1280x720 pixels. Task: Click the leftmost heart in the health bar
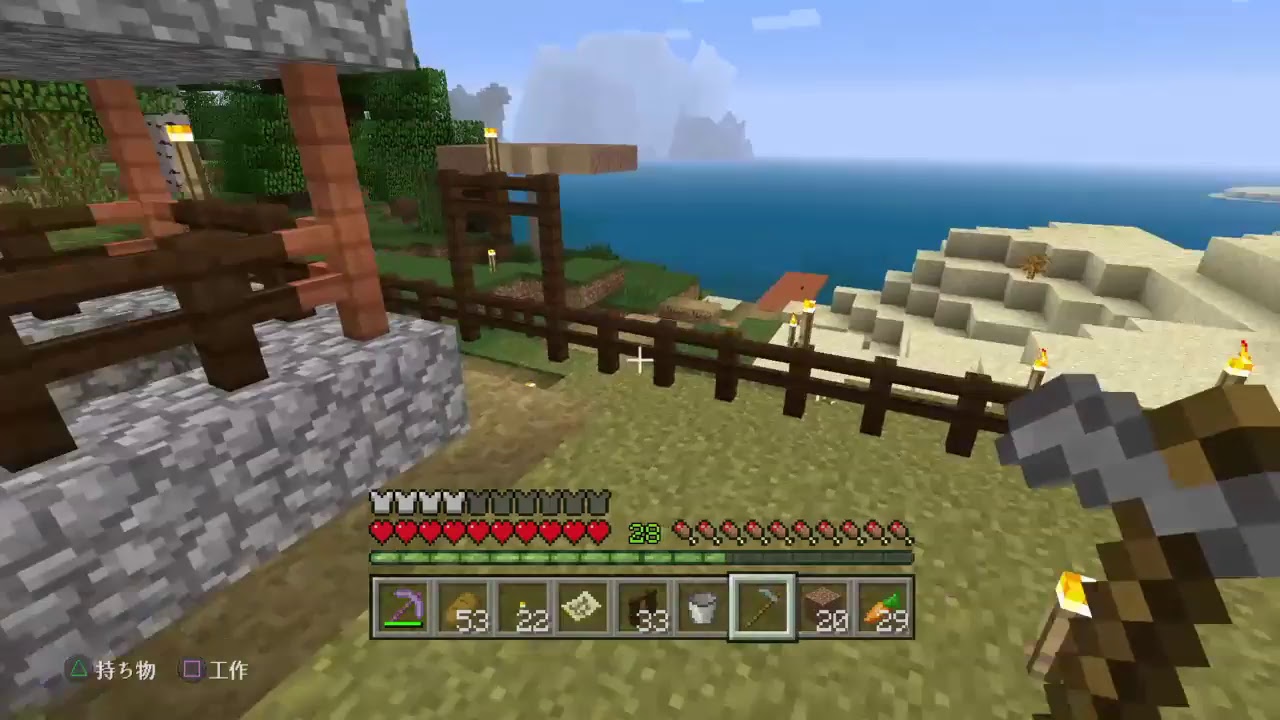[381, 532]
